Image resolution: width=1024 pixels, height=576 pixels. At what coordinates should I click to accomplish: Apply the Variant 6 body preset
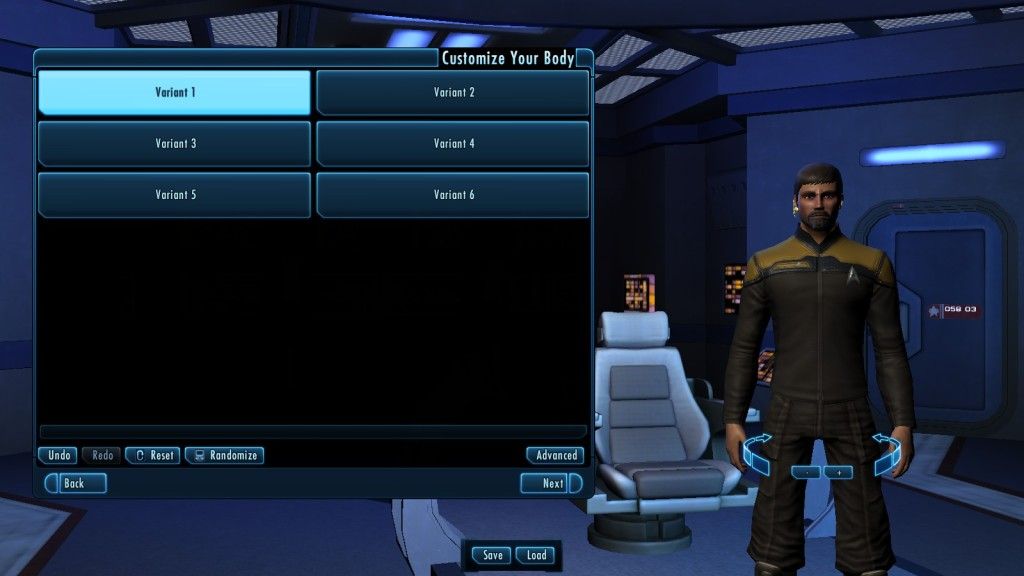(453, 195)
